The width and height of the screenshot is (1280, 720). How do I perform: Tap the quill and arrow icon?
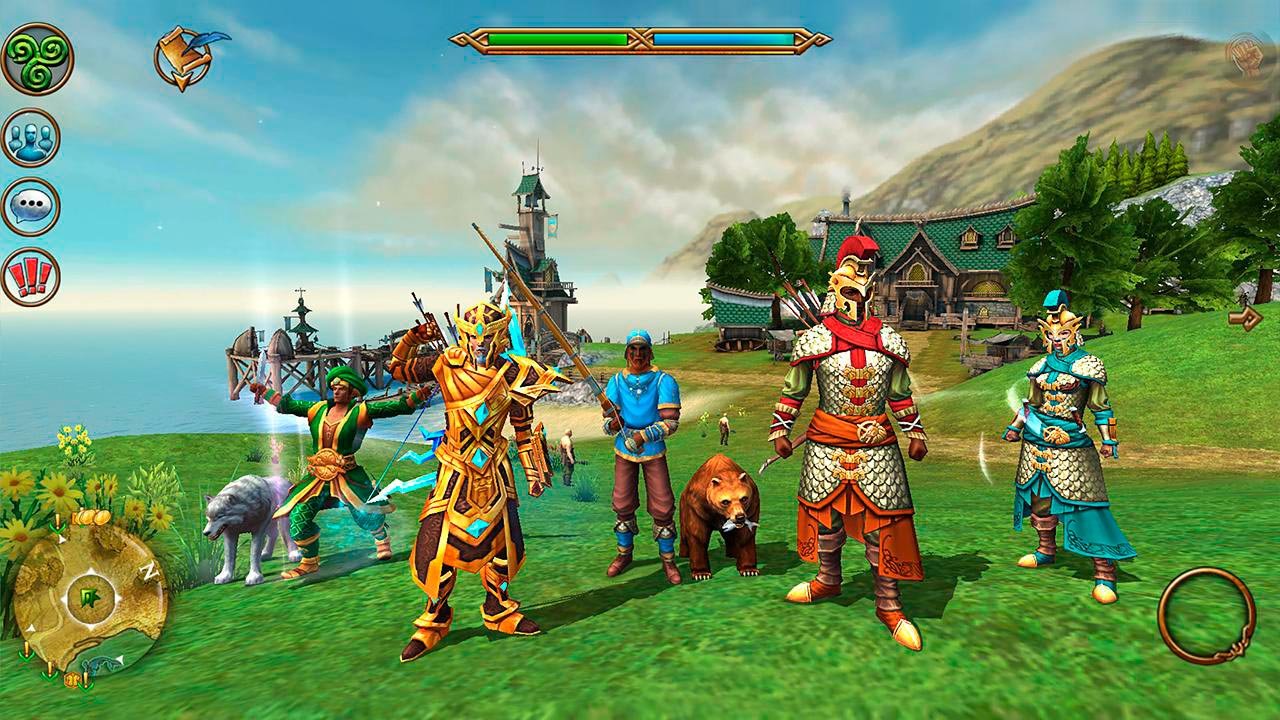[x=187, y=57]
